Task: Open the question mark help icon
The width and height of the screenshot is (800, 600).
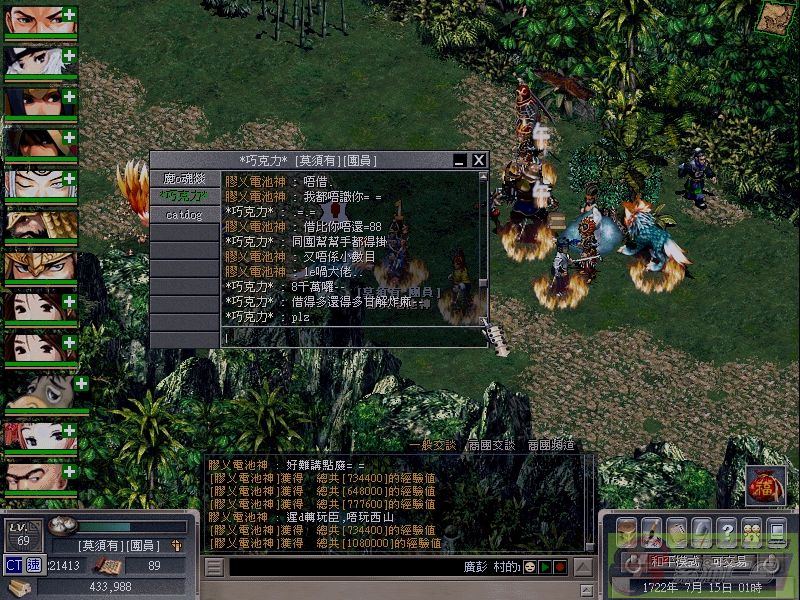Action: 726,530
